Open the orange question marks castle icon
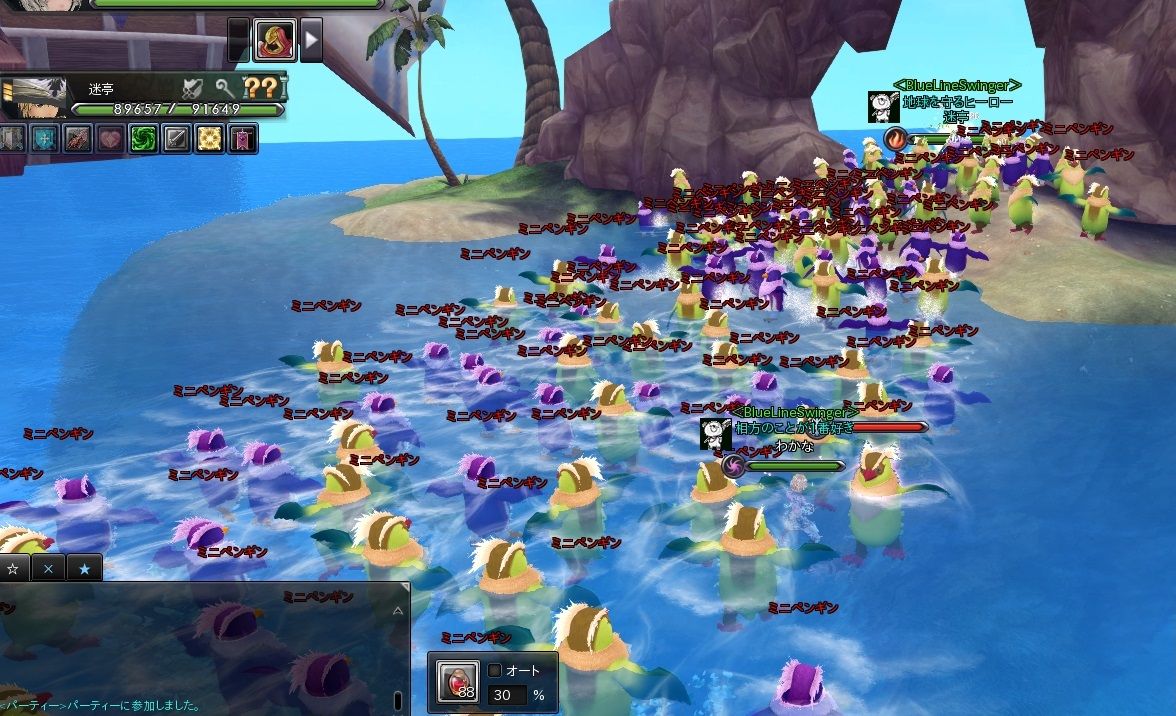This screenshot has width=1176, height=716. pyautogui.click(x=261, y=87)
